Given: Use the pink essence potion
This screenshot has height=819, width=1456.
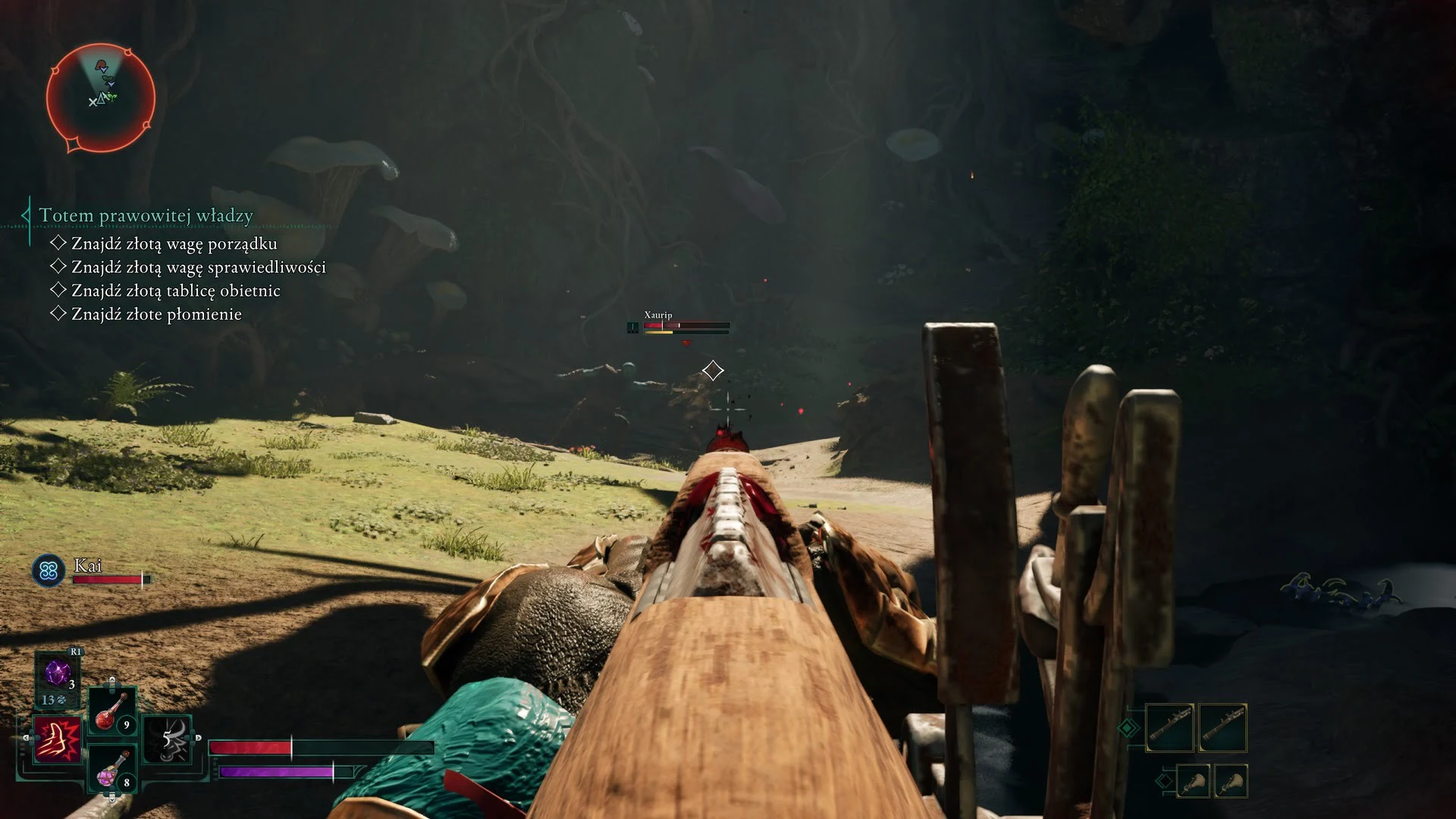Looking at the screenshot, I should tap(112, 768).
